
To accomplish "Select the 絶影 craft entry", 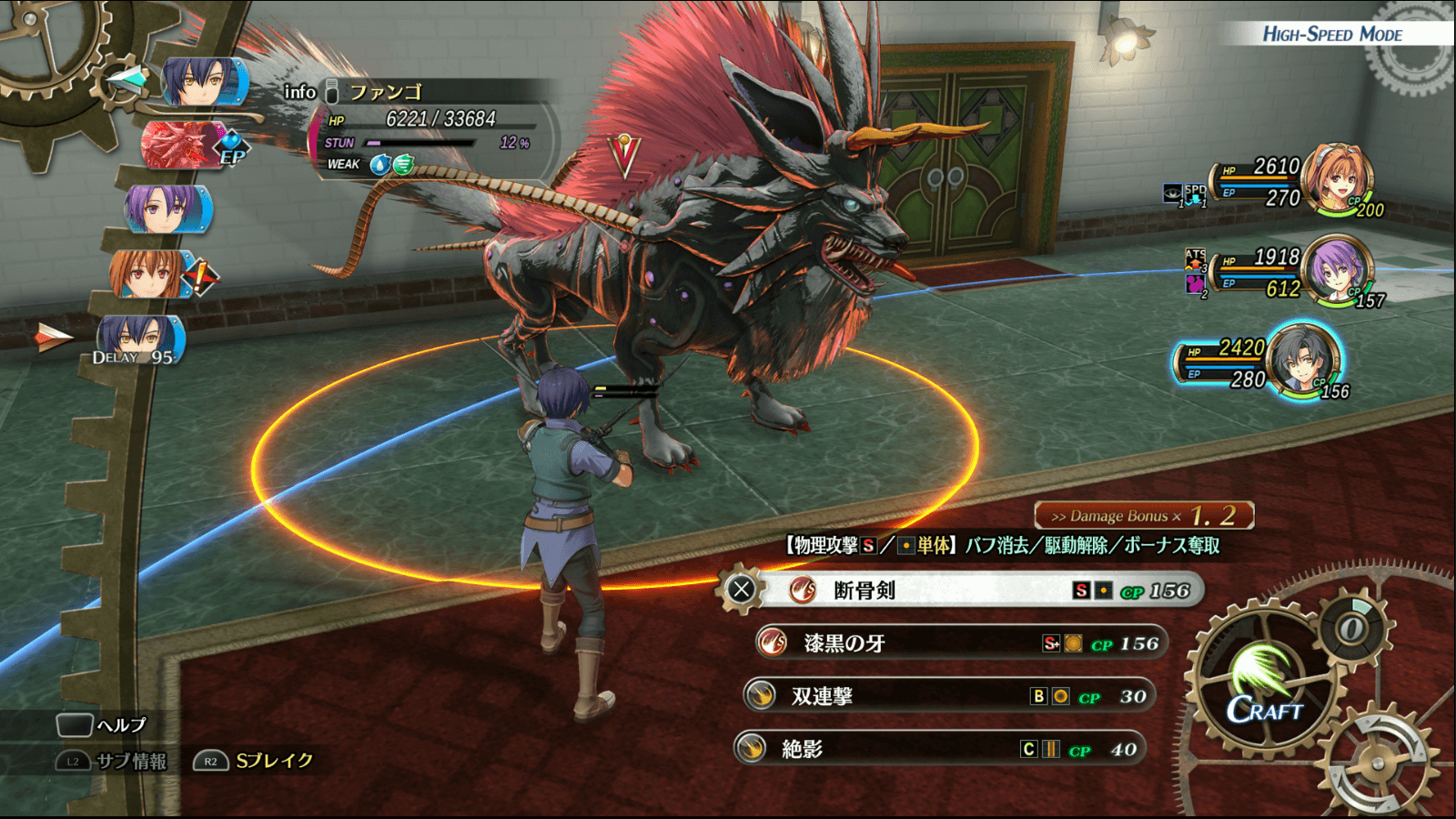I will point(940,749).
